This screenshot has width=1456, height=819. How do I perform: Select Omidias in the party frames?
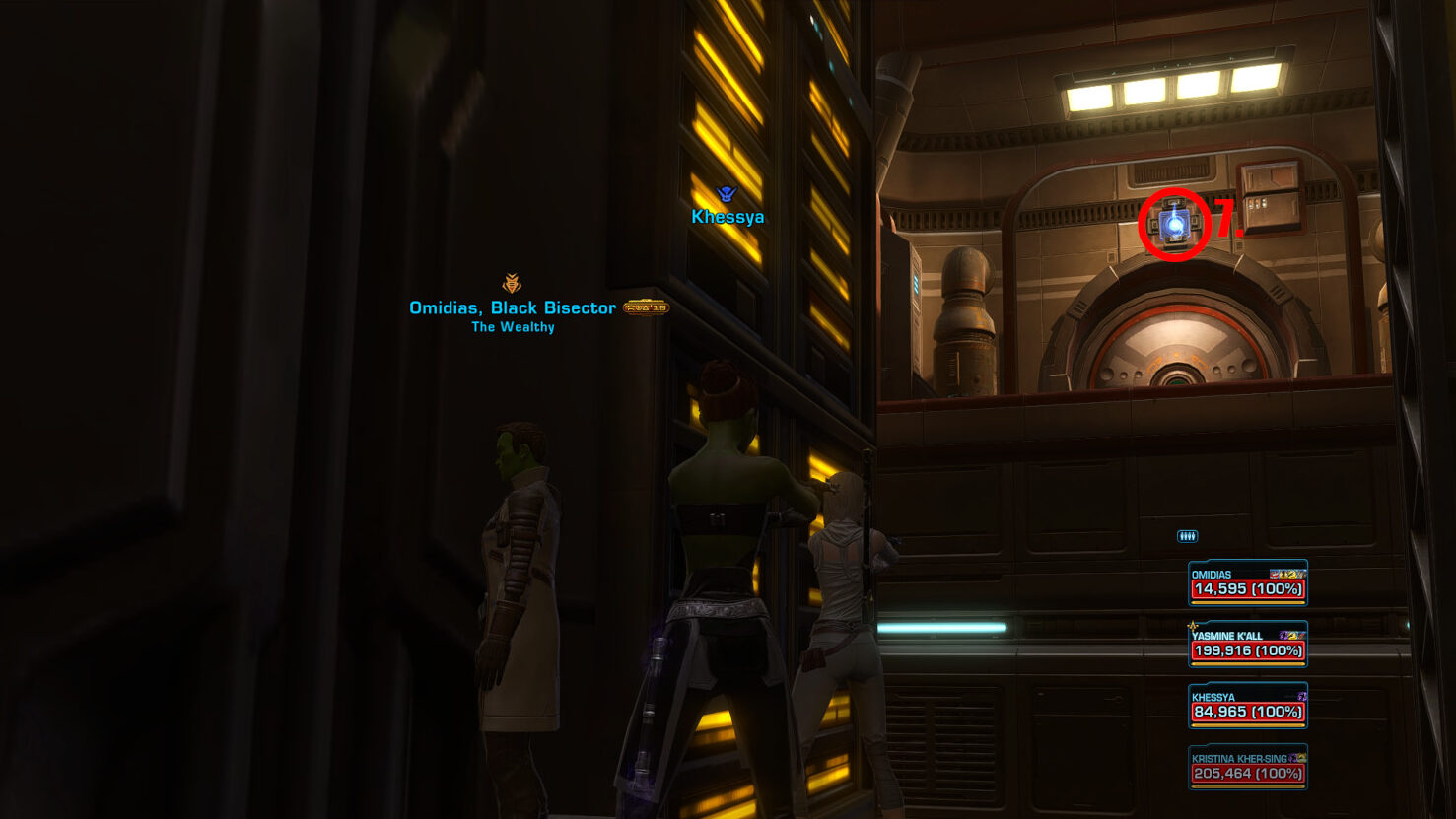coord(1247,583)
